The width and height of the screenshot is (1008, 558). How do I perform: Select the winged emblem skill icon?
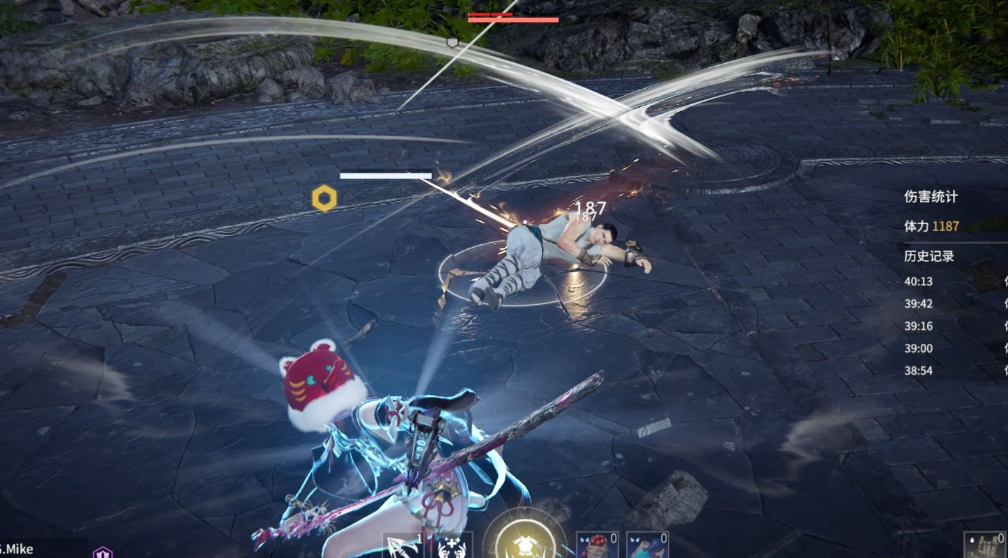point(454,547)
